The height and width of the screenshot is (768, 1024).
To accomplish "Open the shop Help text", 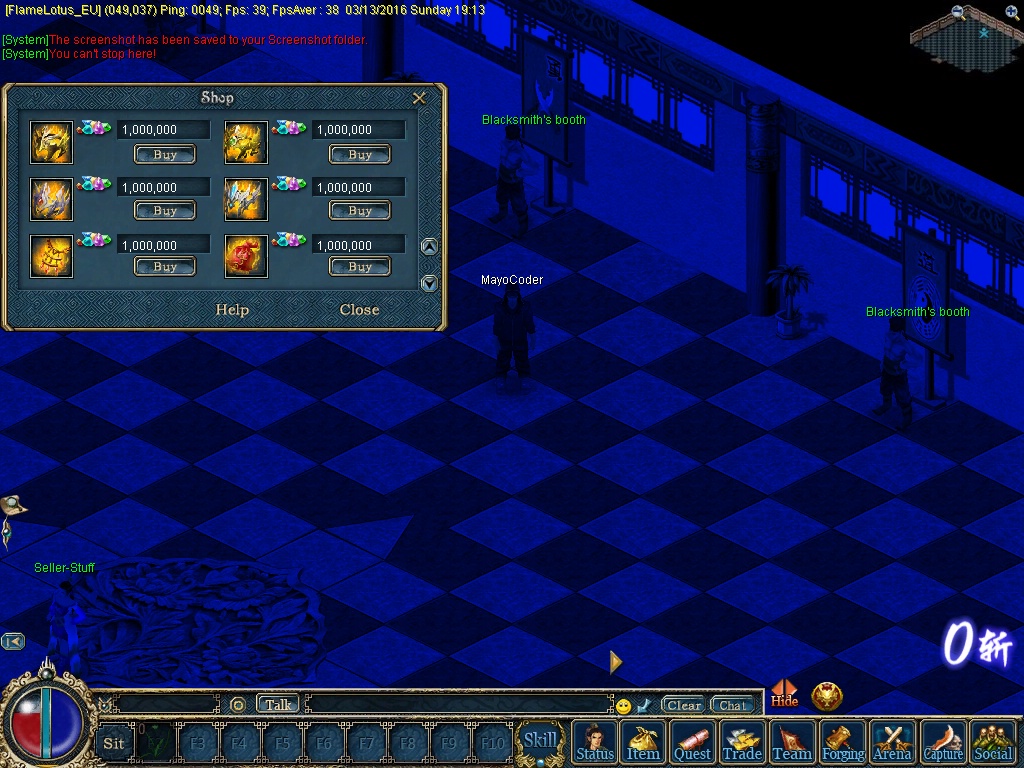I will click(232, 310).
